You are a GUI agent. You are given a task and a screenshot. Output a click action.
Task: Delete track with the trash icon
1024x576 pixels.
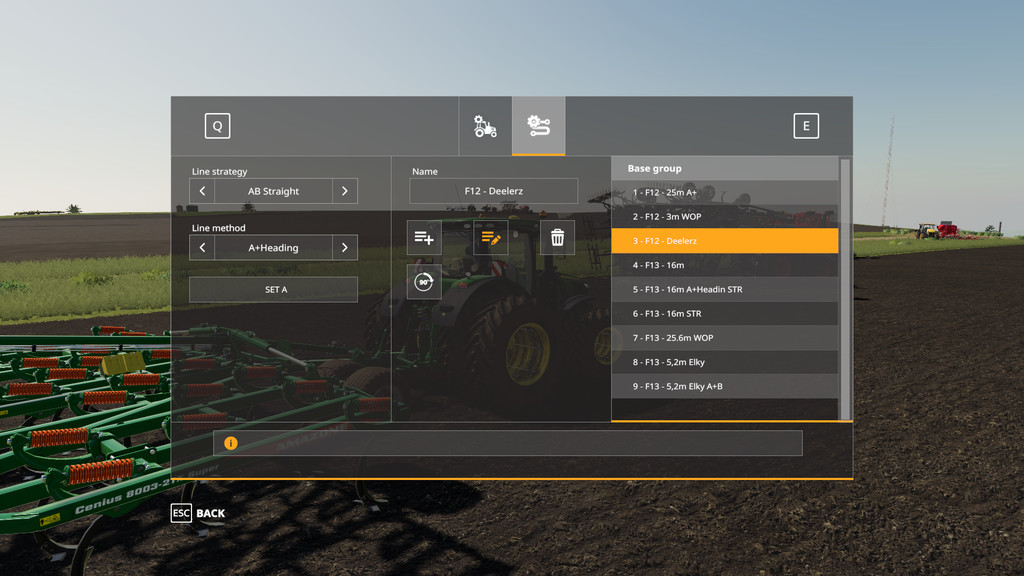pyautogui.click(x=557, y=238)
